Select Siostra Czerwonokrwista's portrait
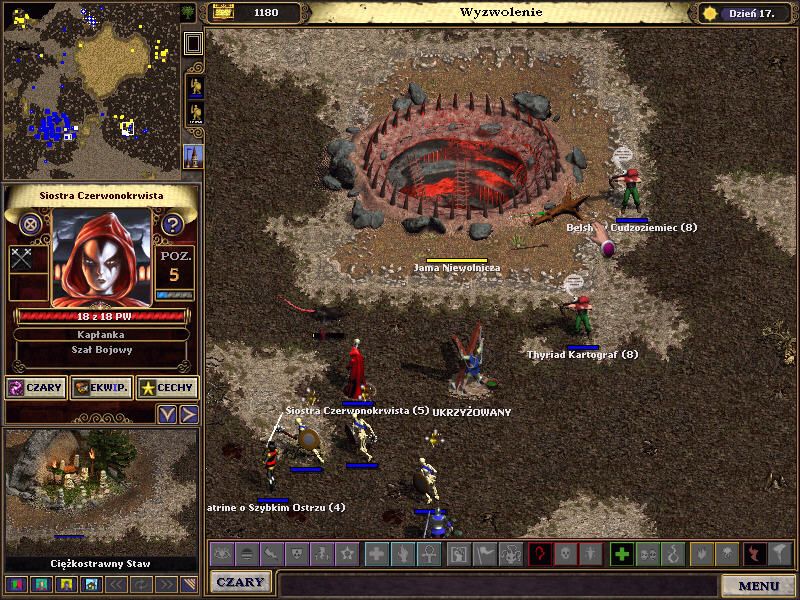 point(101,257)
